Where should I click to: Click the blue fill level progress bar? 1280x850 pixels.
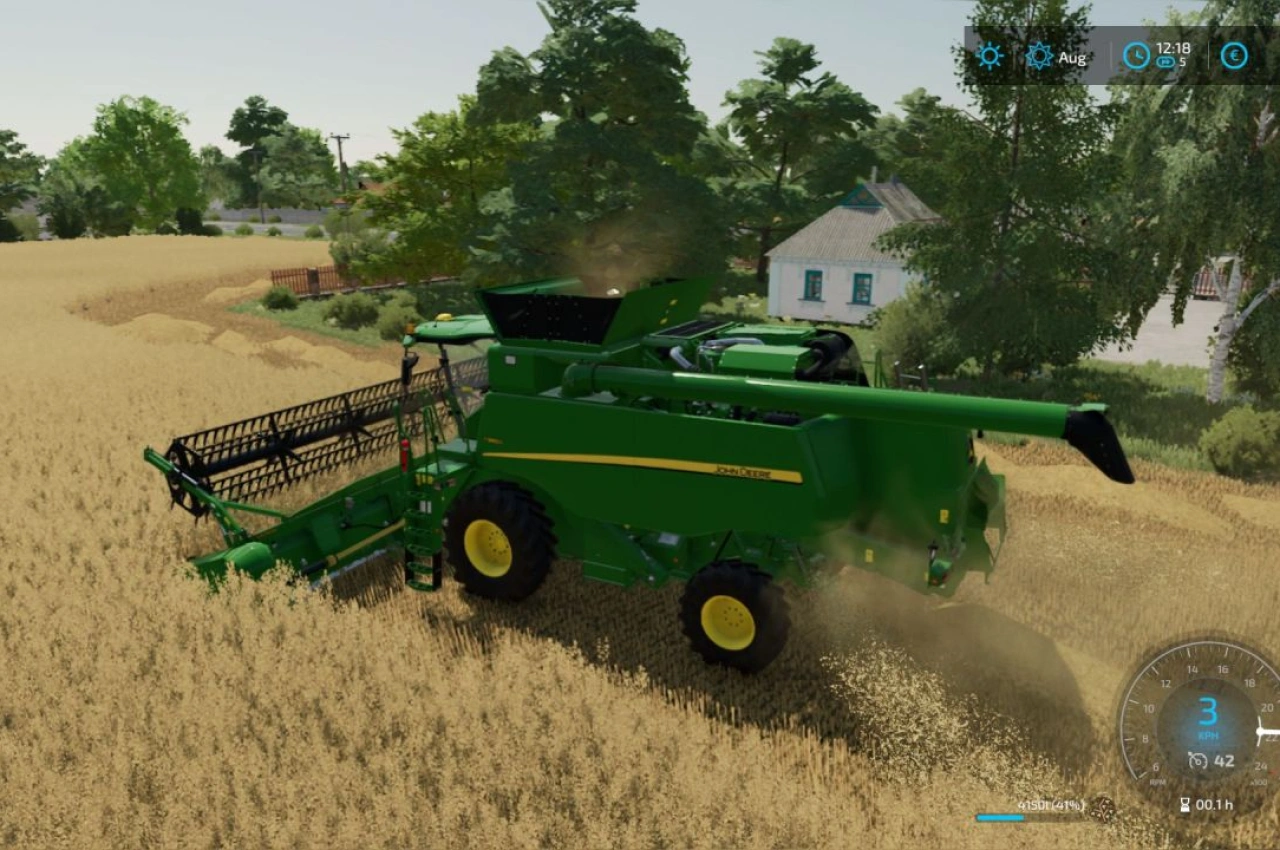click(1000, 817)
